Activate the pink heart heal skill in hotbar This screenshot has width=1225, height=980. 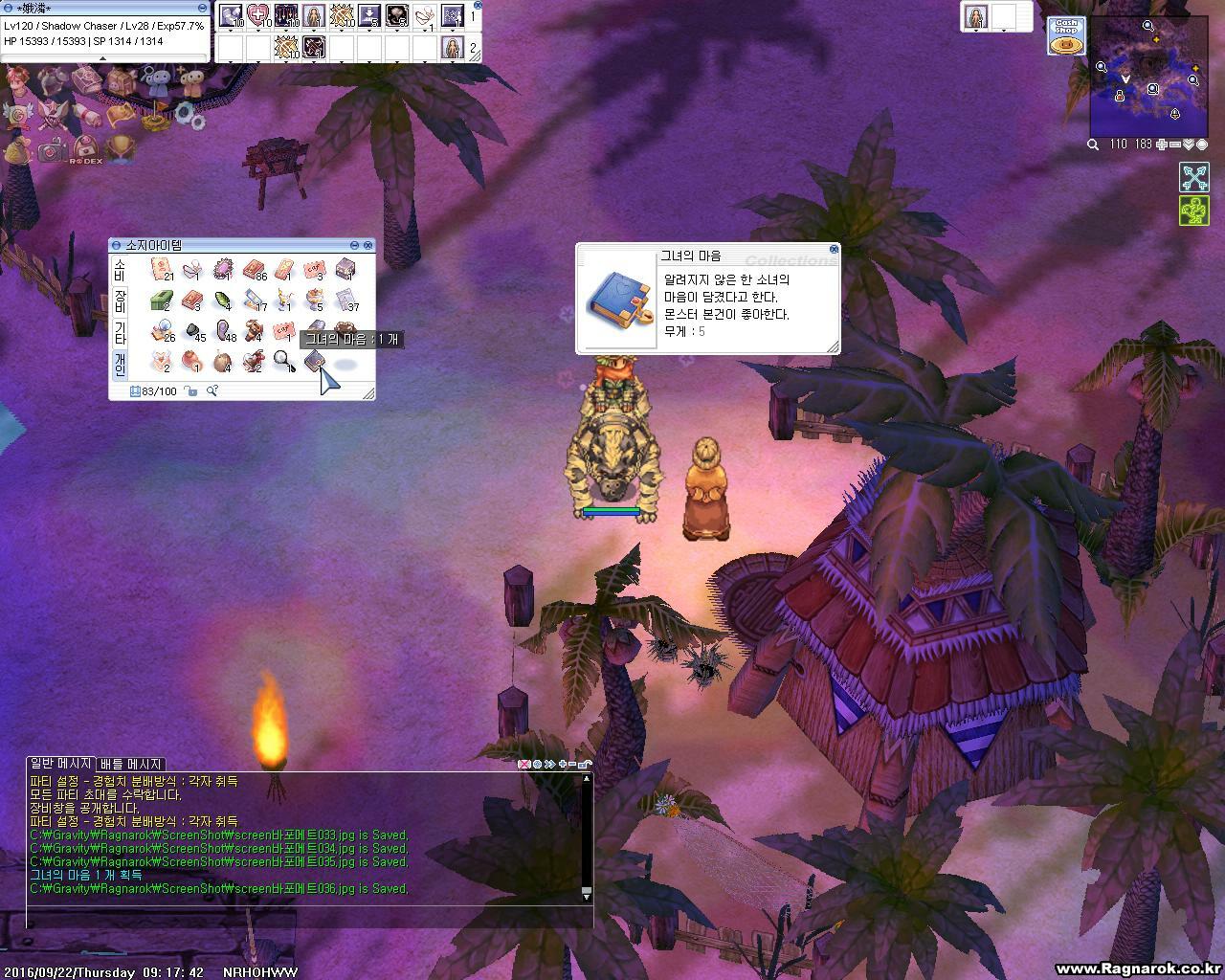[x=258, y=15]
